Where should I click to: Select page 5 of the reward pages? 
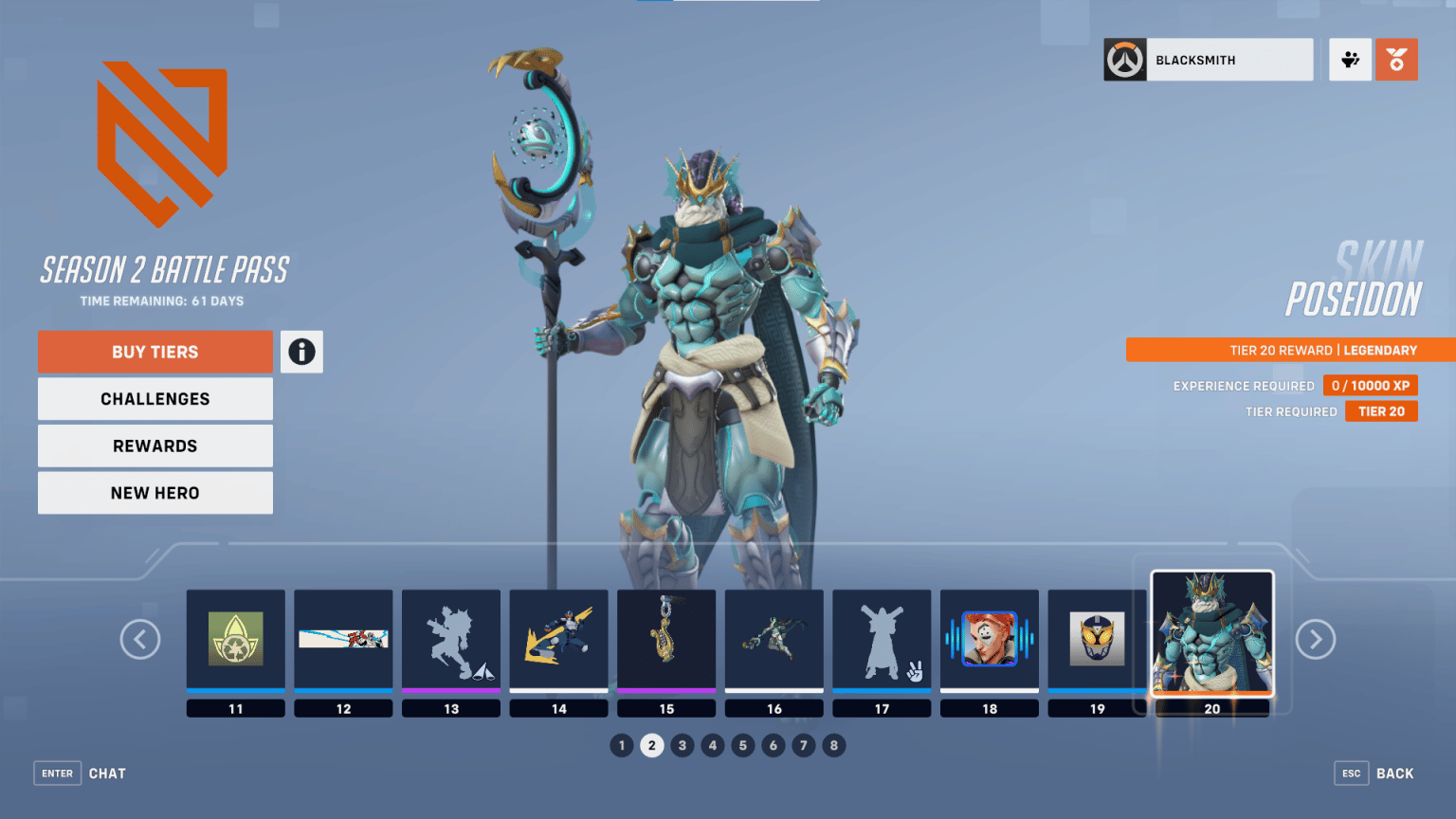[743, 745]
